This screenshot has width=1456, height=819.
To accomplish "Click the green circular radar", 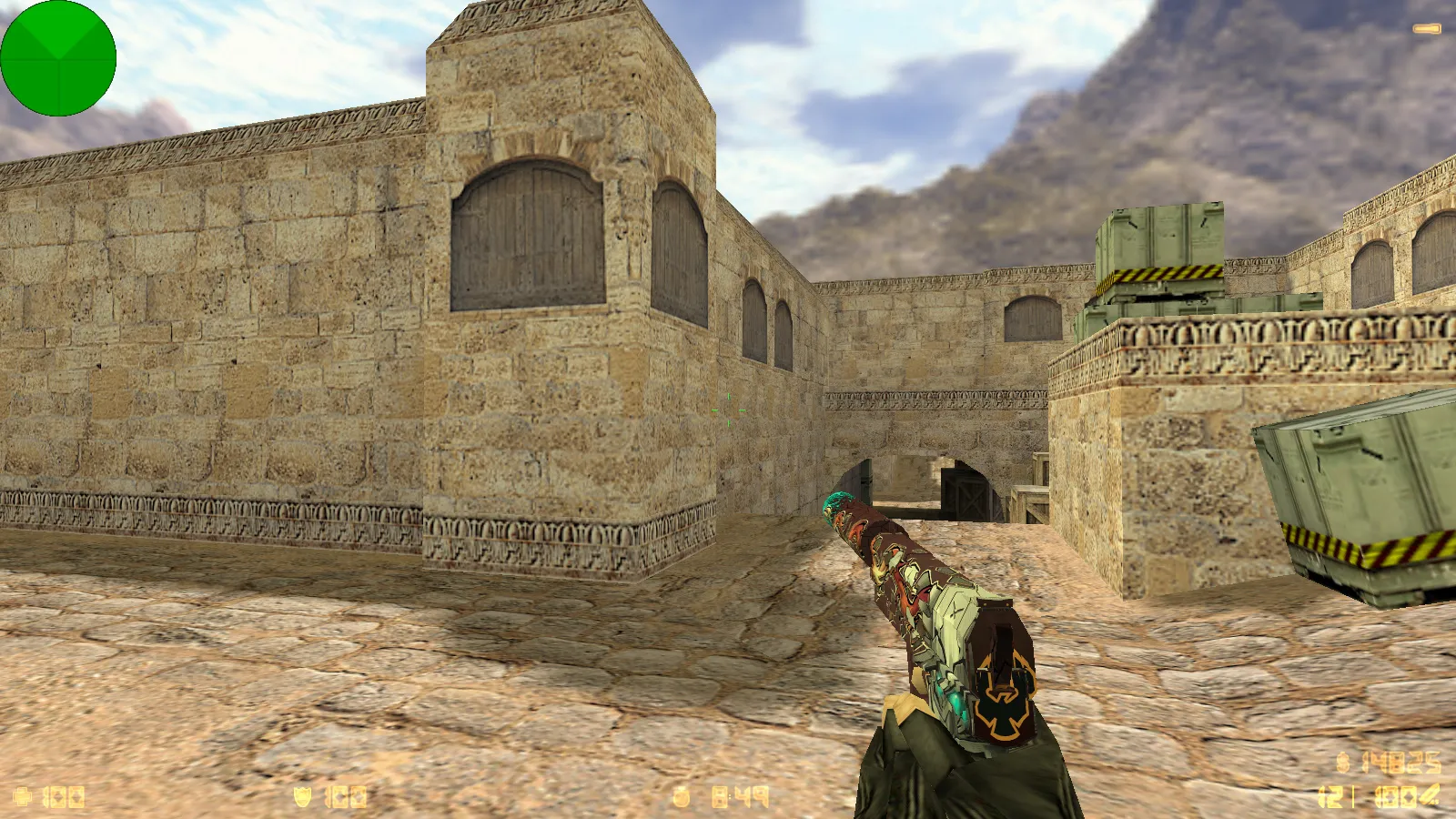I will (x=58, y=58).
